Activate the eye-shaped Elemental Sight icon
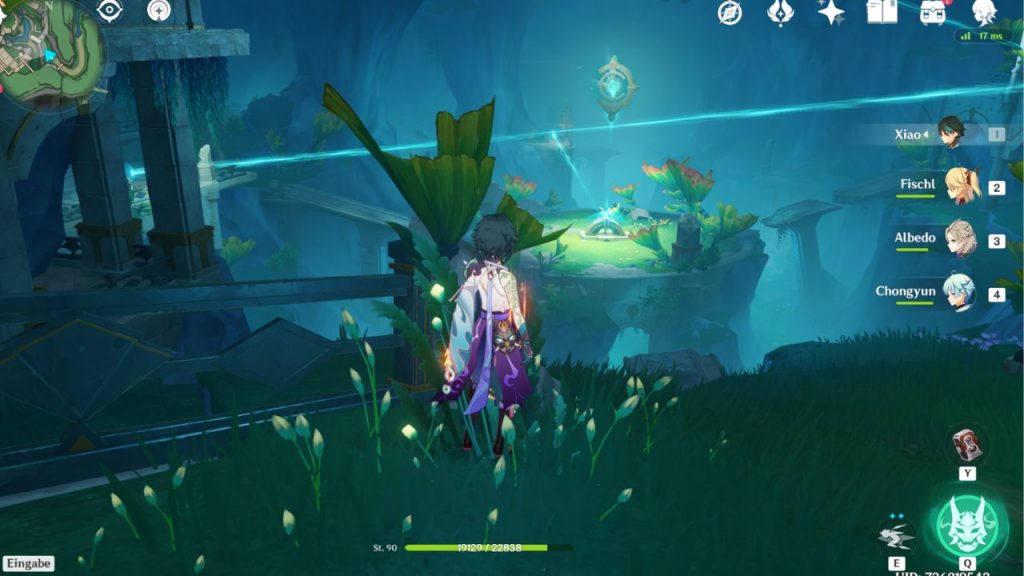The width and height of the screenshot is (1024, 576). (110, 10)
